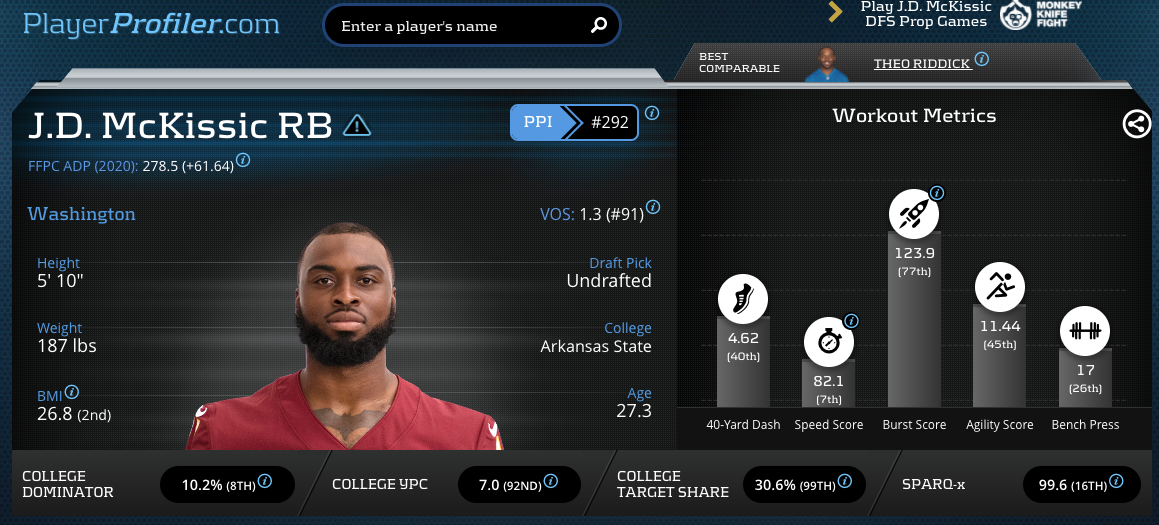Open the College Target Share info icon
1159x525 pixels.
(845, 481)
